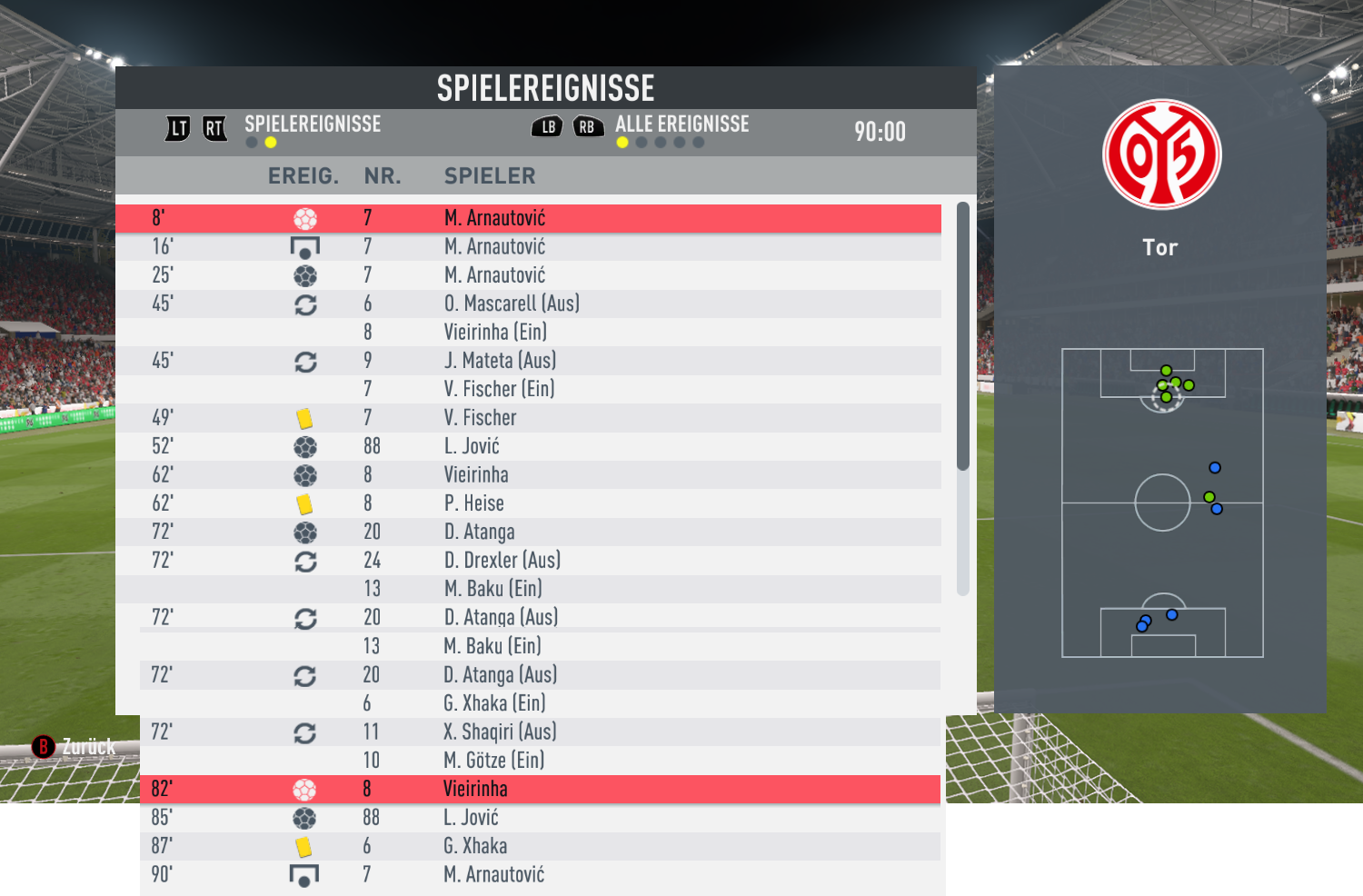
Task: Click the Zurück back label
Action: tap(88, 747)
